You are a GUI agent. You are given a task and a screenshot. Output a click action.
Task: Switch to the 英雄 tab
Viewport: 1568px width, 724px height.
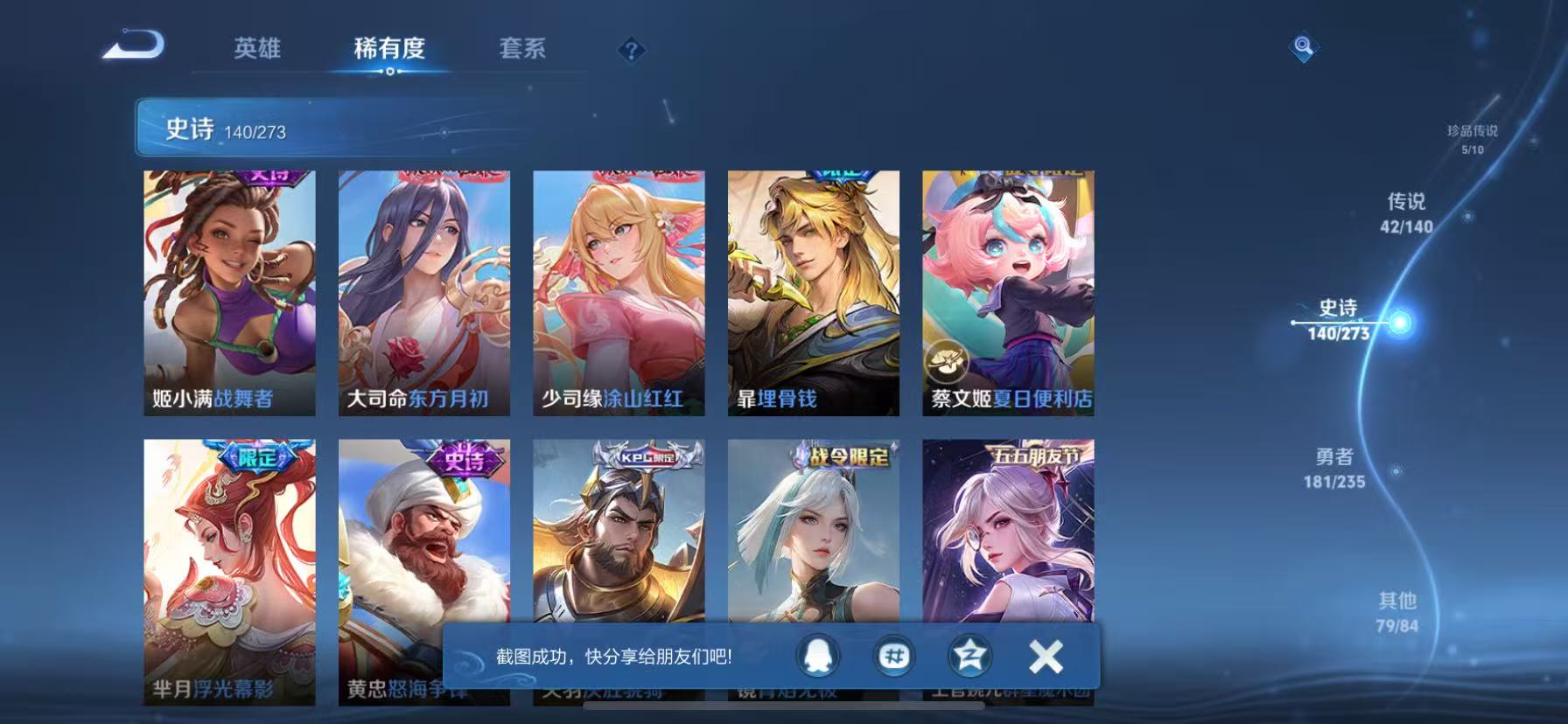(x=257, y=50)
